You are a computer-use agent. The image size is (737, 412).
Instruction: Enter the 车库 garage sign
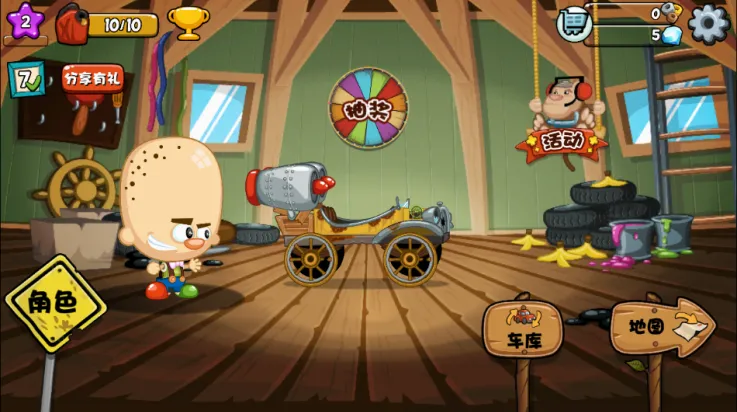pos(522,331)
